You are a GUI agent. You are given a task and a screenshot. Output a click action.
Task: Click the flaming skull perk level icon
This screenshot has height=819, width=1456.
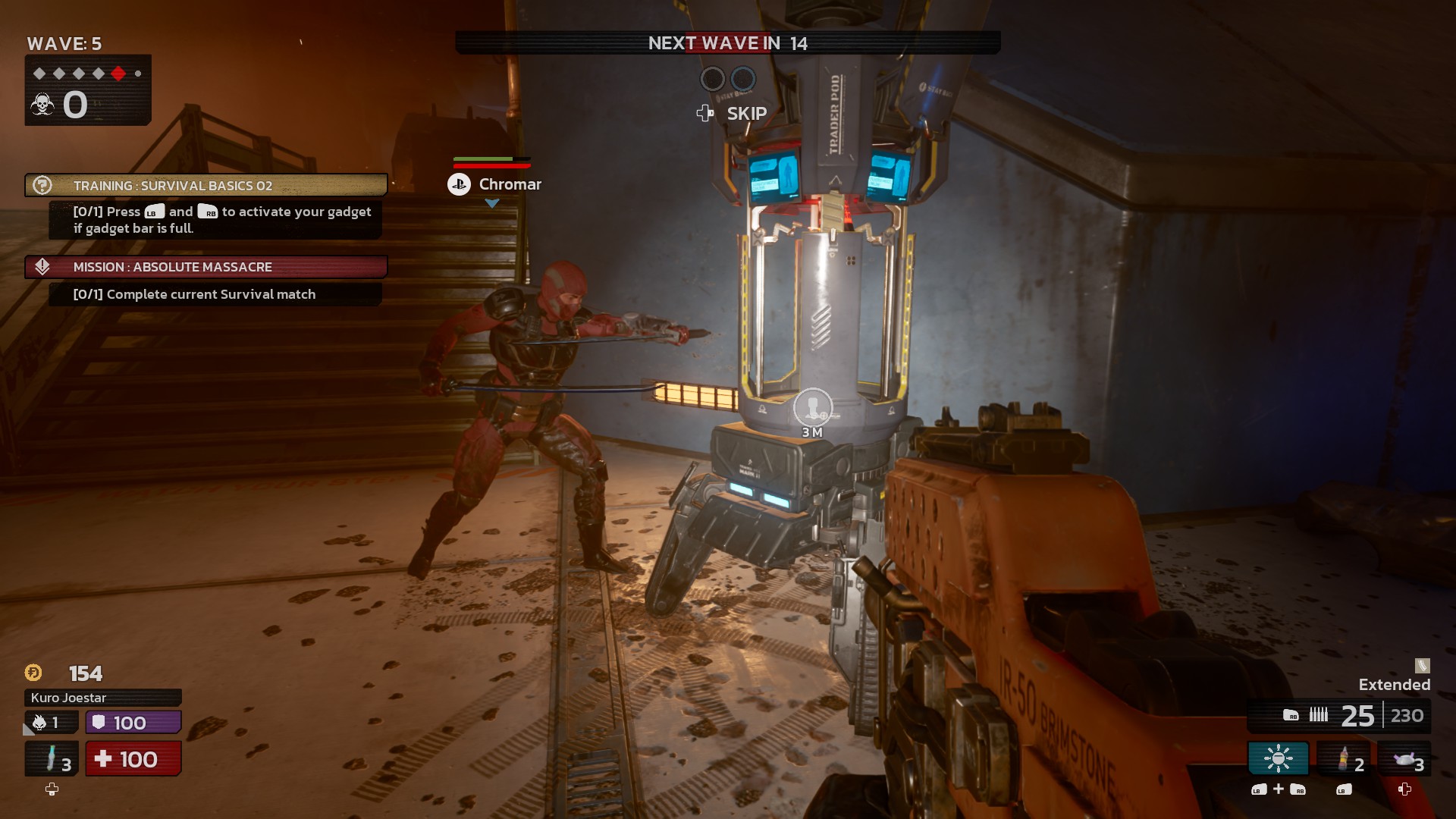[x=40, y=723]
